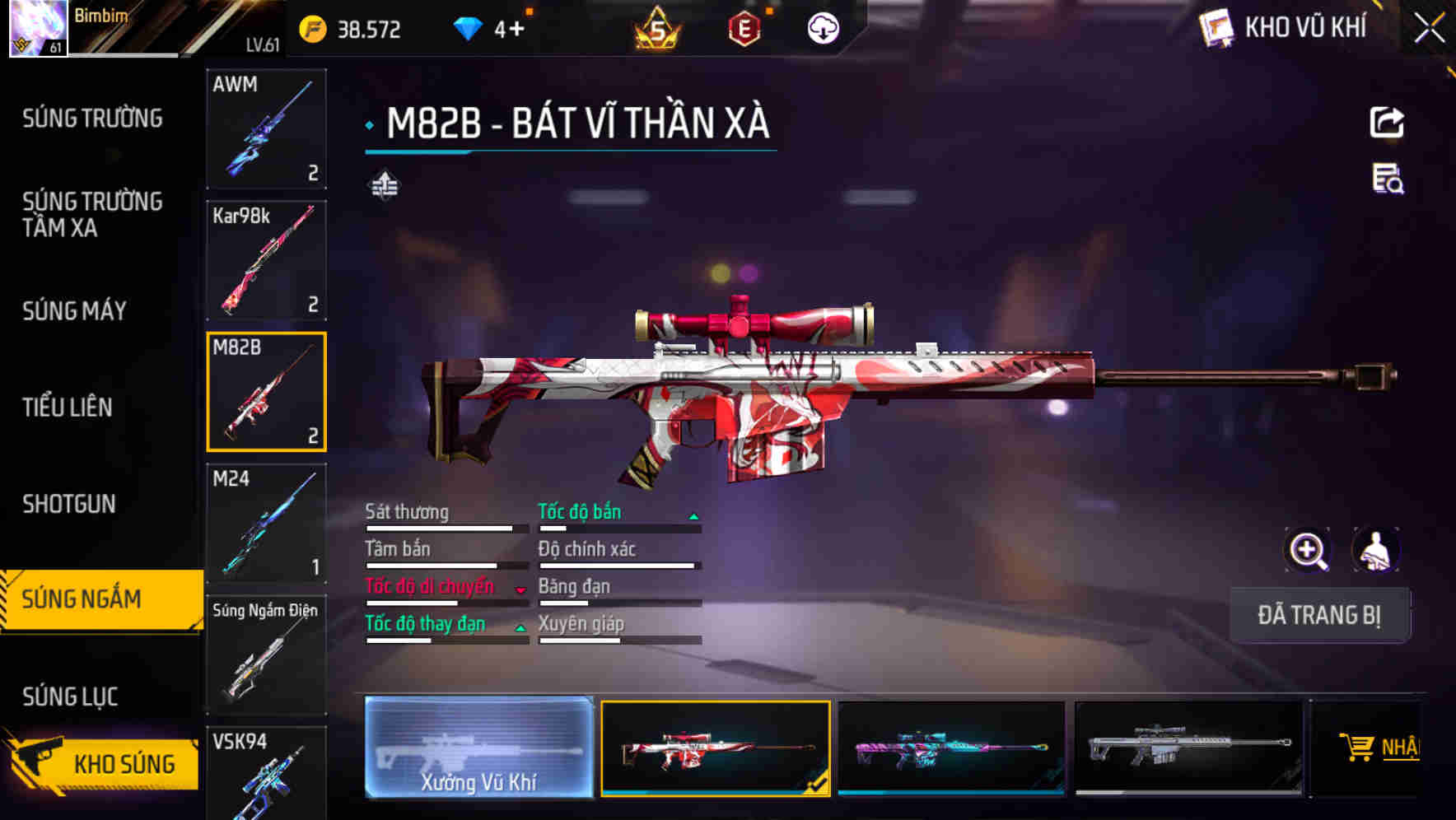Switch to the SÚNG TRƯỜNG category

(91, 117)
